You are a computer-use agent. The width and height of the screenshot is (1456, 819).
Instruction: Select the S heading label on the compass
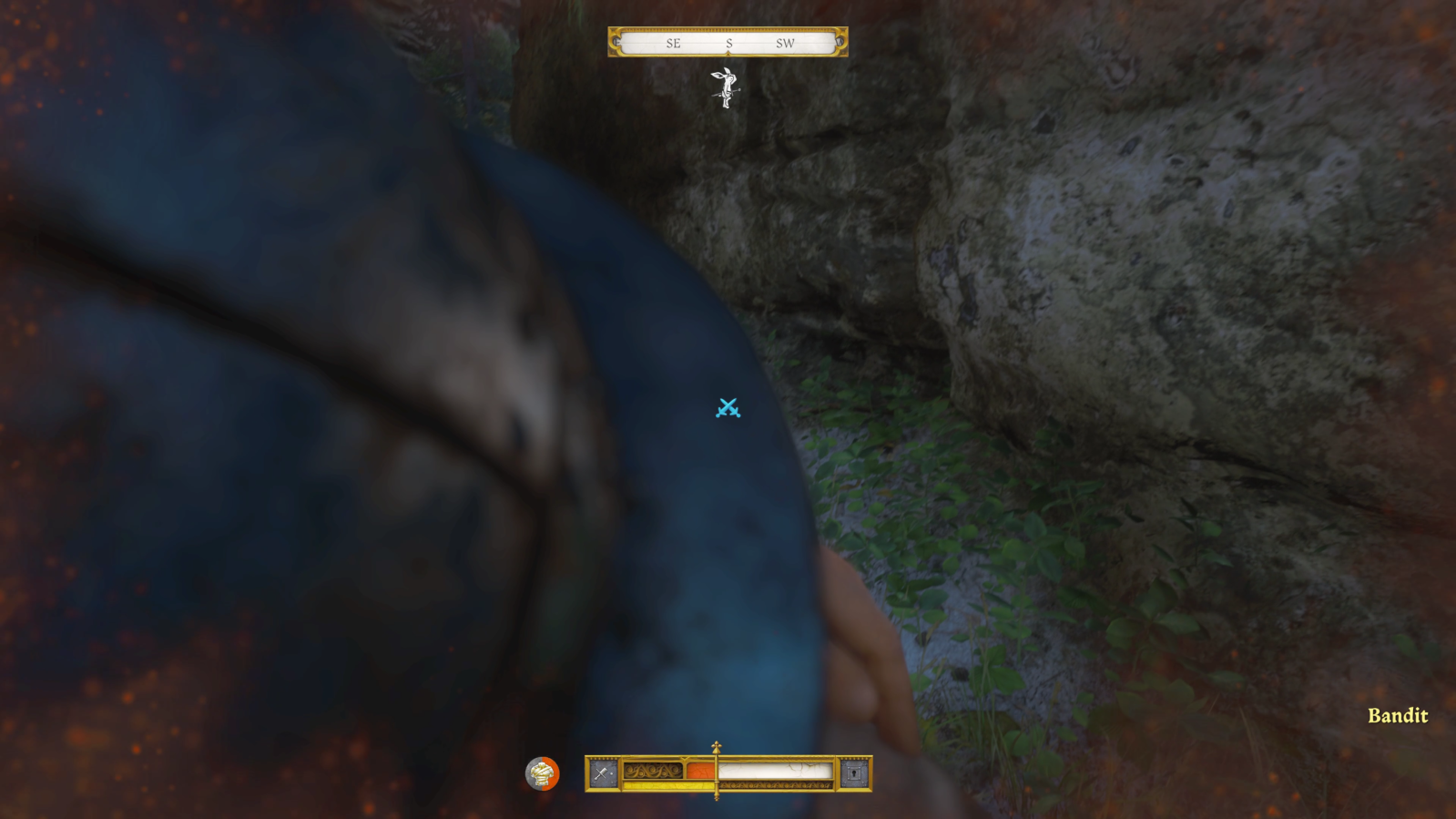729,42
